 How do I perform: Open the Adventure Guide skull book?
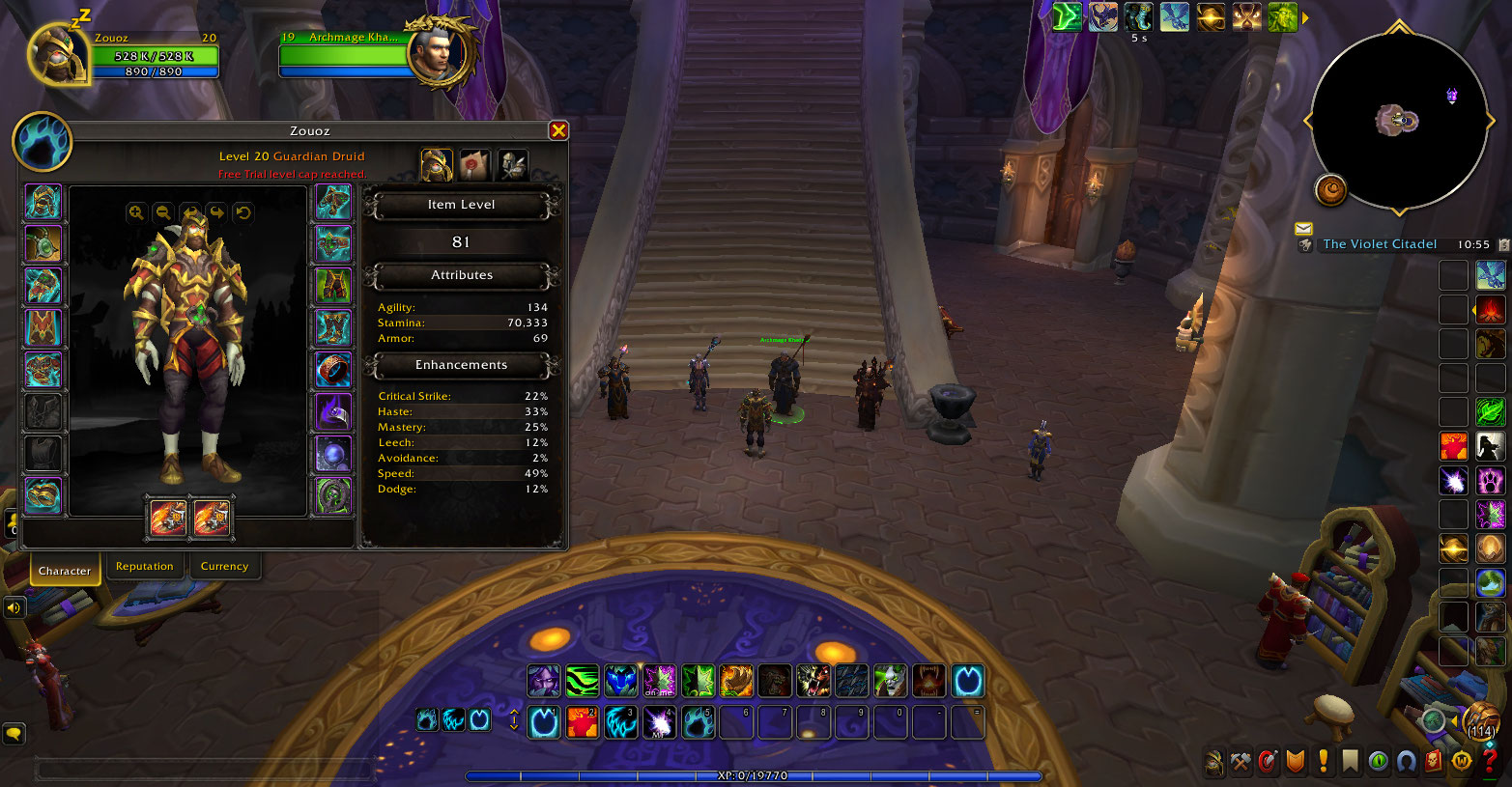(1434, 762)
